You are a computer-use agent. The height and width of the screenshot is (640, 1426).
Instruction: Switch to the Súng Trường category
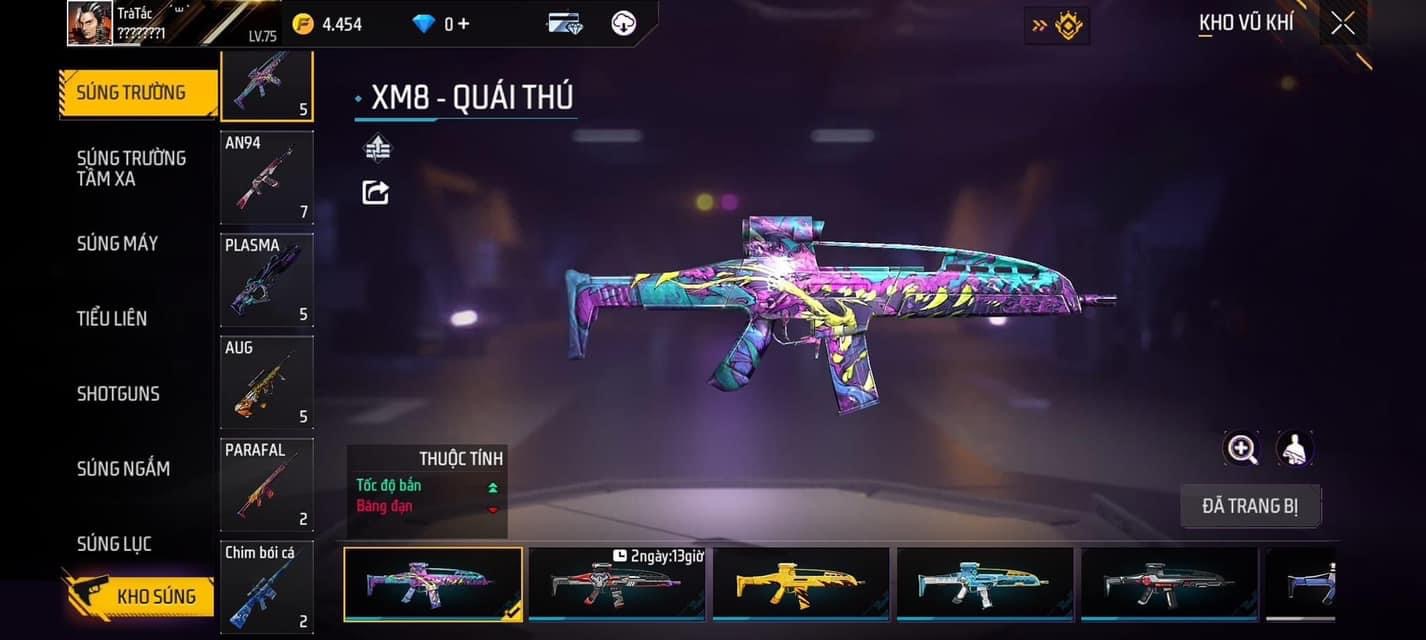point(137,93)
